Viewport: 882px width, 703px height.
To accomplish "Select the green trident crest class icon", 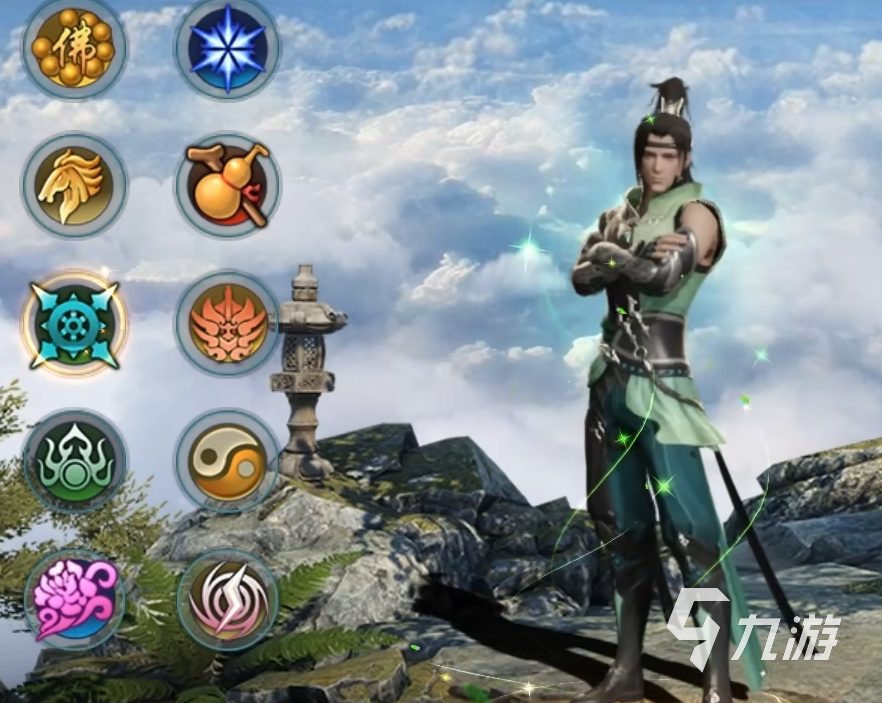I will (74, 461).
